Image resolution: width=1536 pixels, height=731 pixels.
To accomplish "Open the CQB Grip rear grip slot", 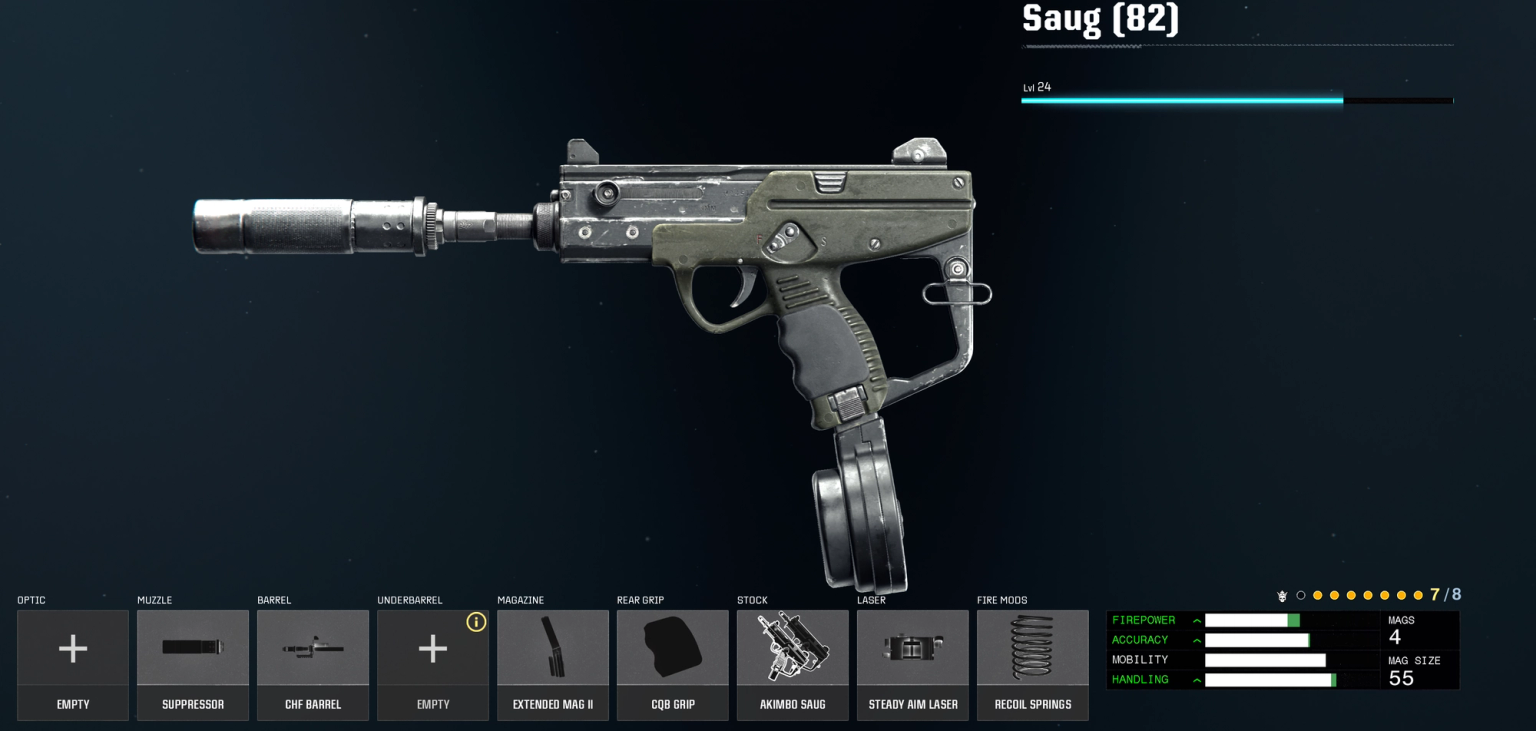I will pos(673,665).
